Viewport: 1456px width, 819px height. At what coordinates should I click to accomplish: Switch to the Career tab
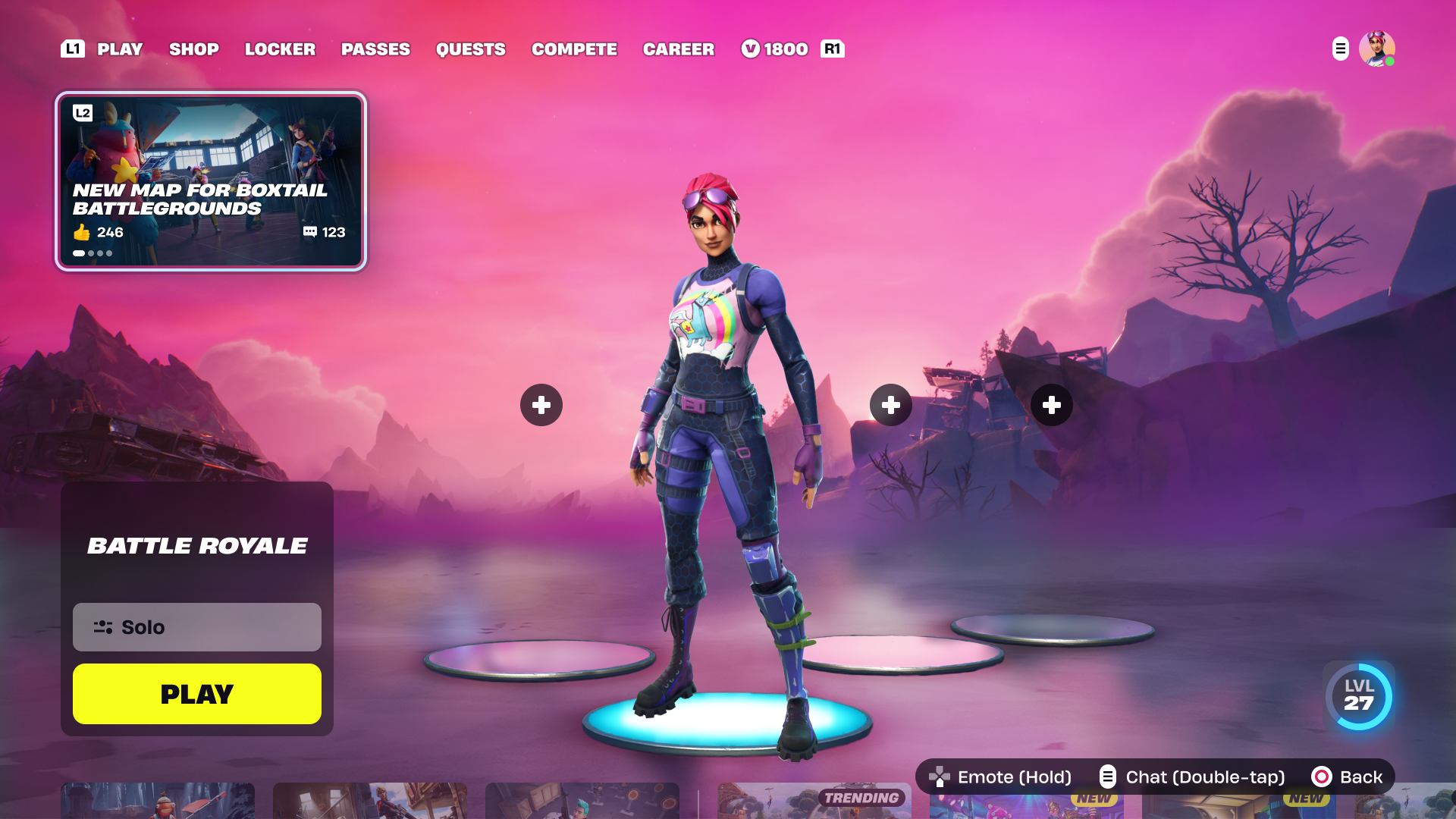click(x=678, y=49)
